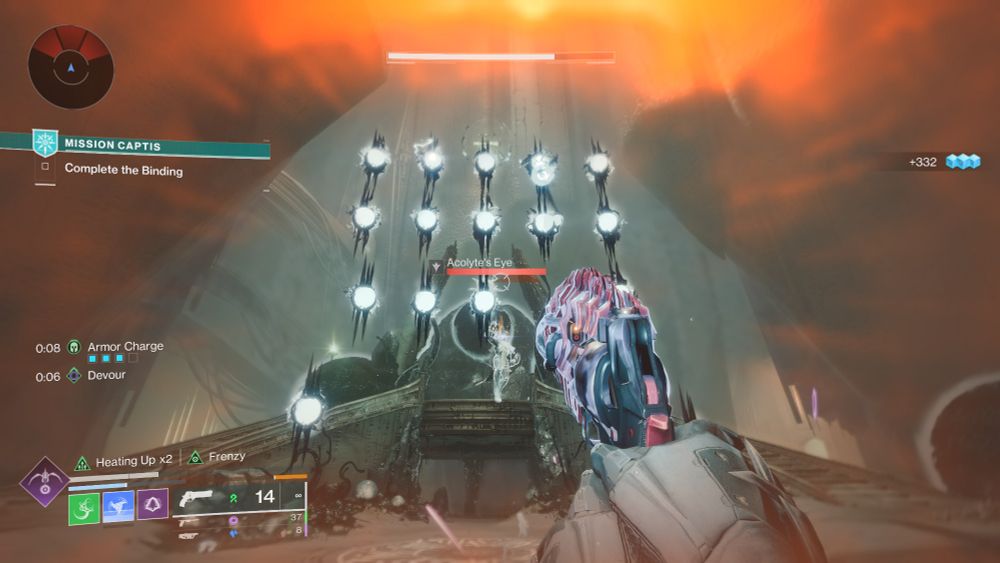Click the Complete the Binding objective
The height and width of the screenshot is (563, 1000).
pyautogui.click(x=123, y=169)
